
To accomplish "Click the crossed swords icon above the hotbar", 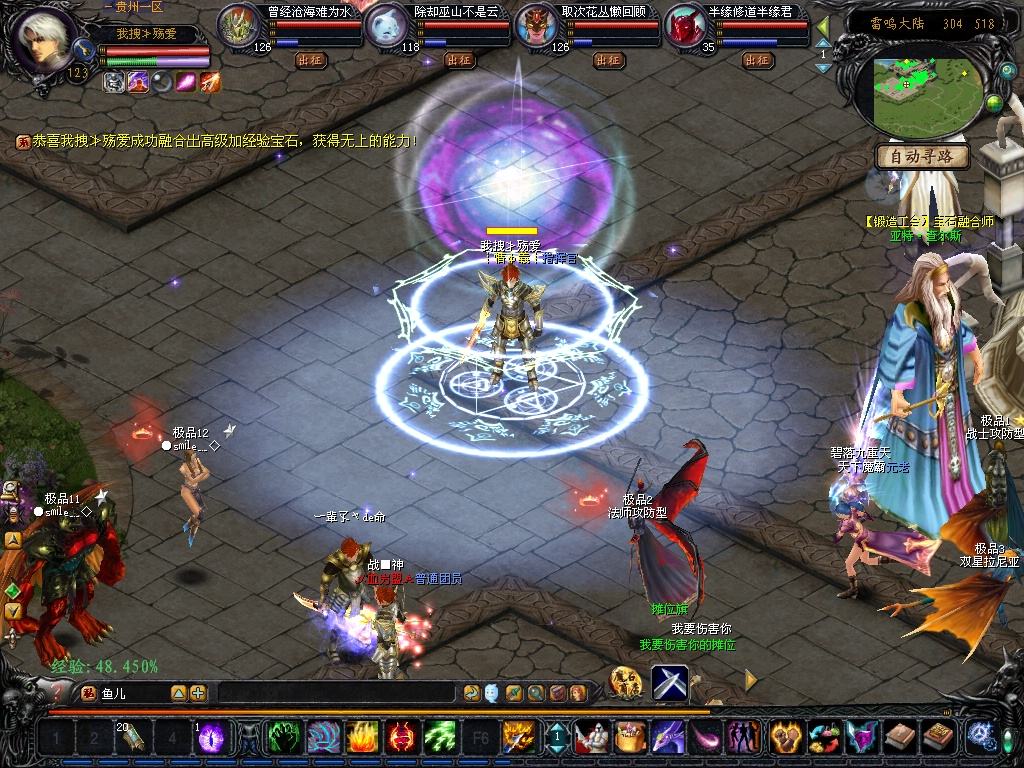I will coord(670,682).
